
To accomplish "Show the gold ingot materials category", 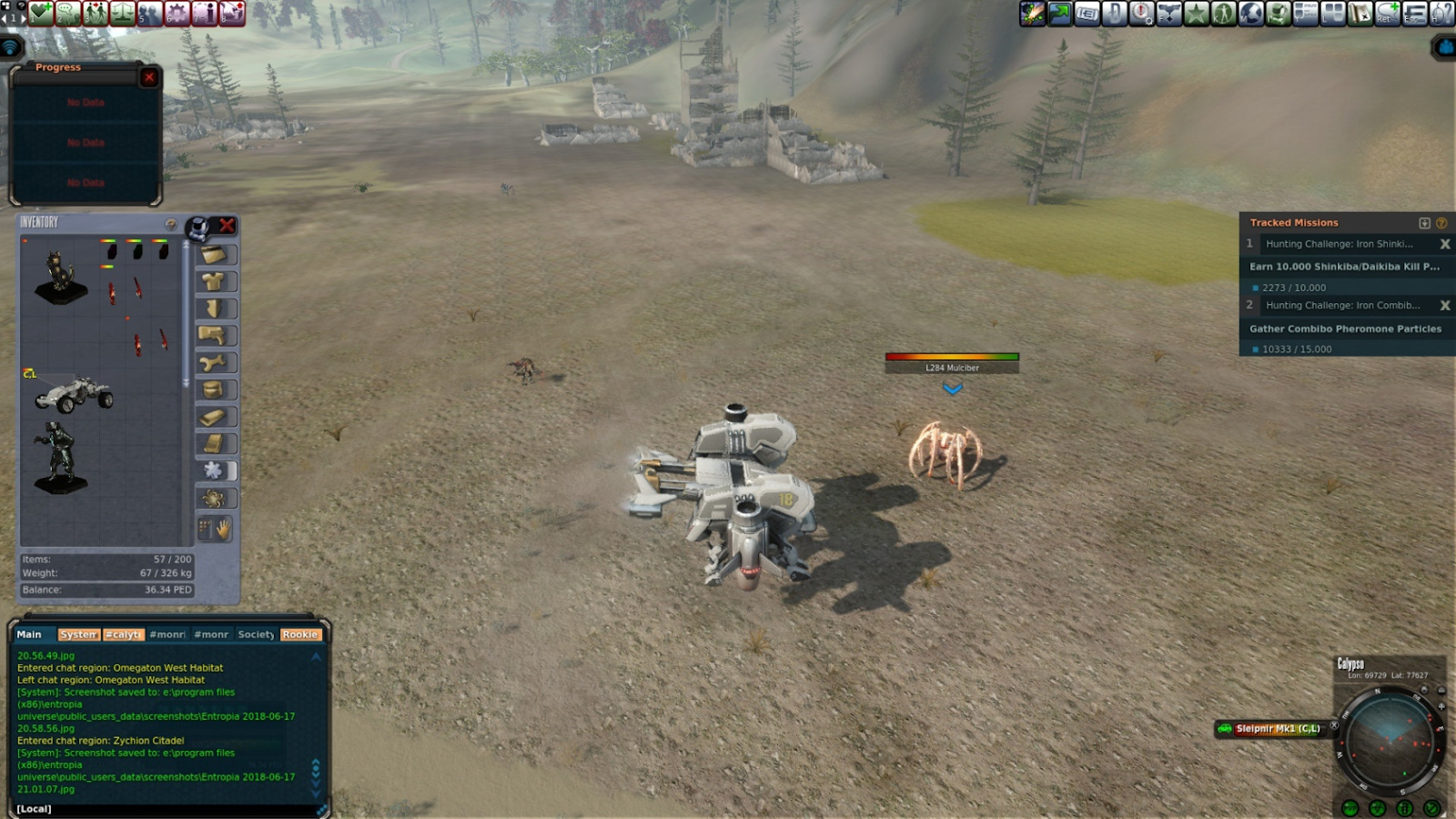I will [214, 417].
